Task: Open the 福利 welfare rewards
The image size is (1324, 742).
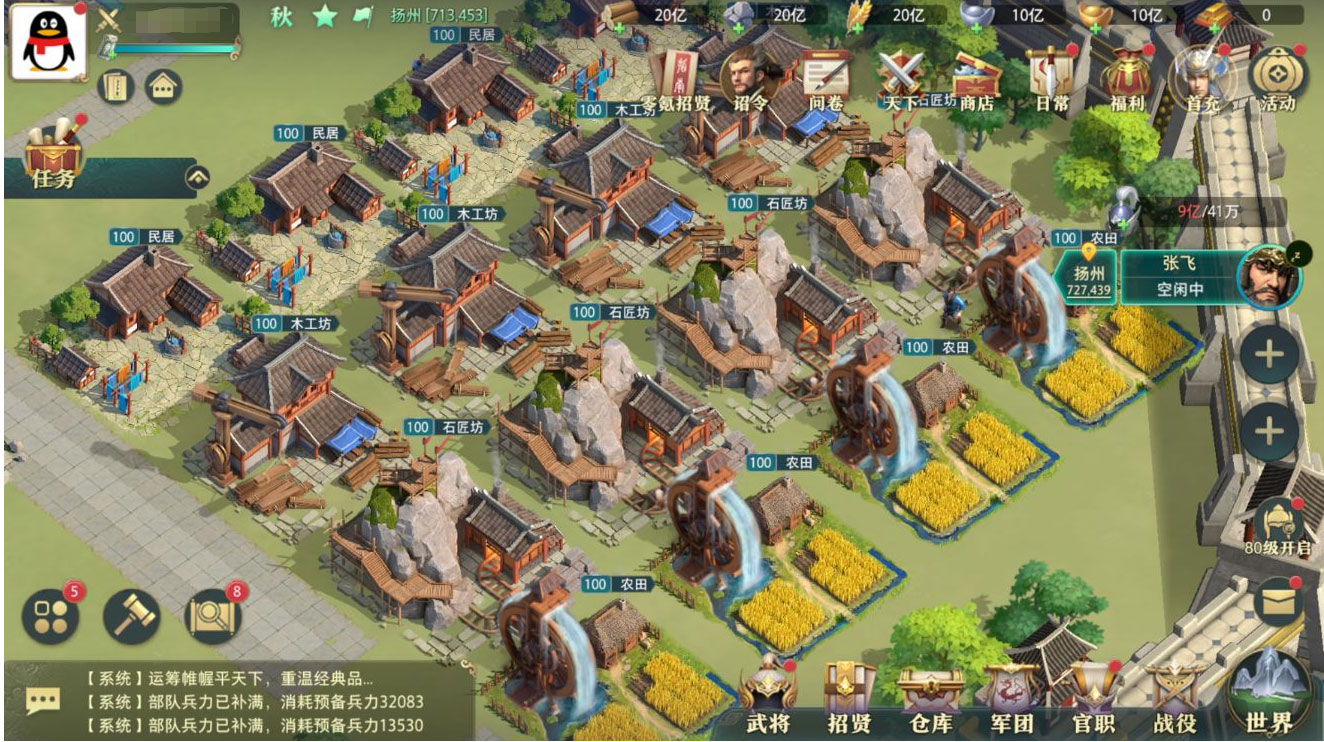Action: [x=1126, y=78]
